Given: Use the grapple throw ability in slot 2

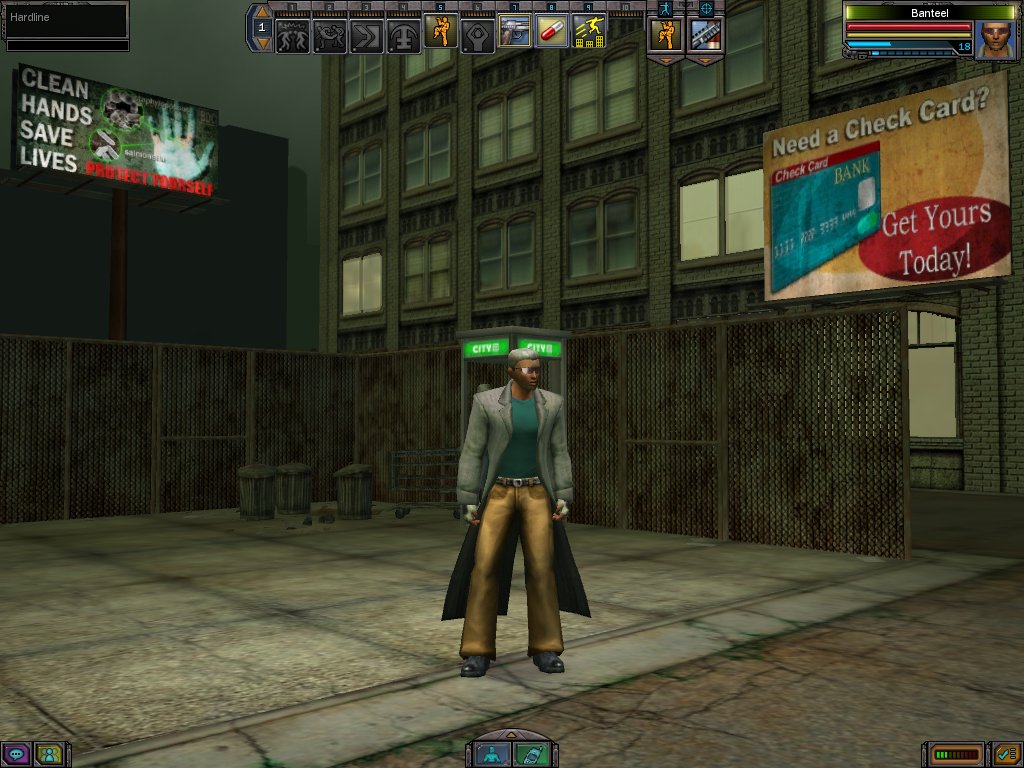Looking at the screenshot, I should pyautogui.click(x=330, y=36).
